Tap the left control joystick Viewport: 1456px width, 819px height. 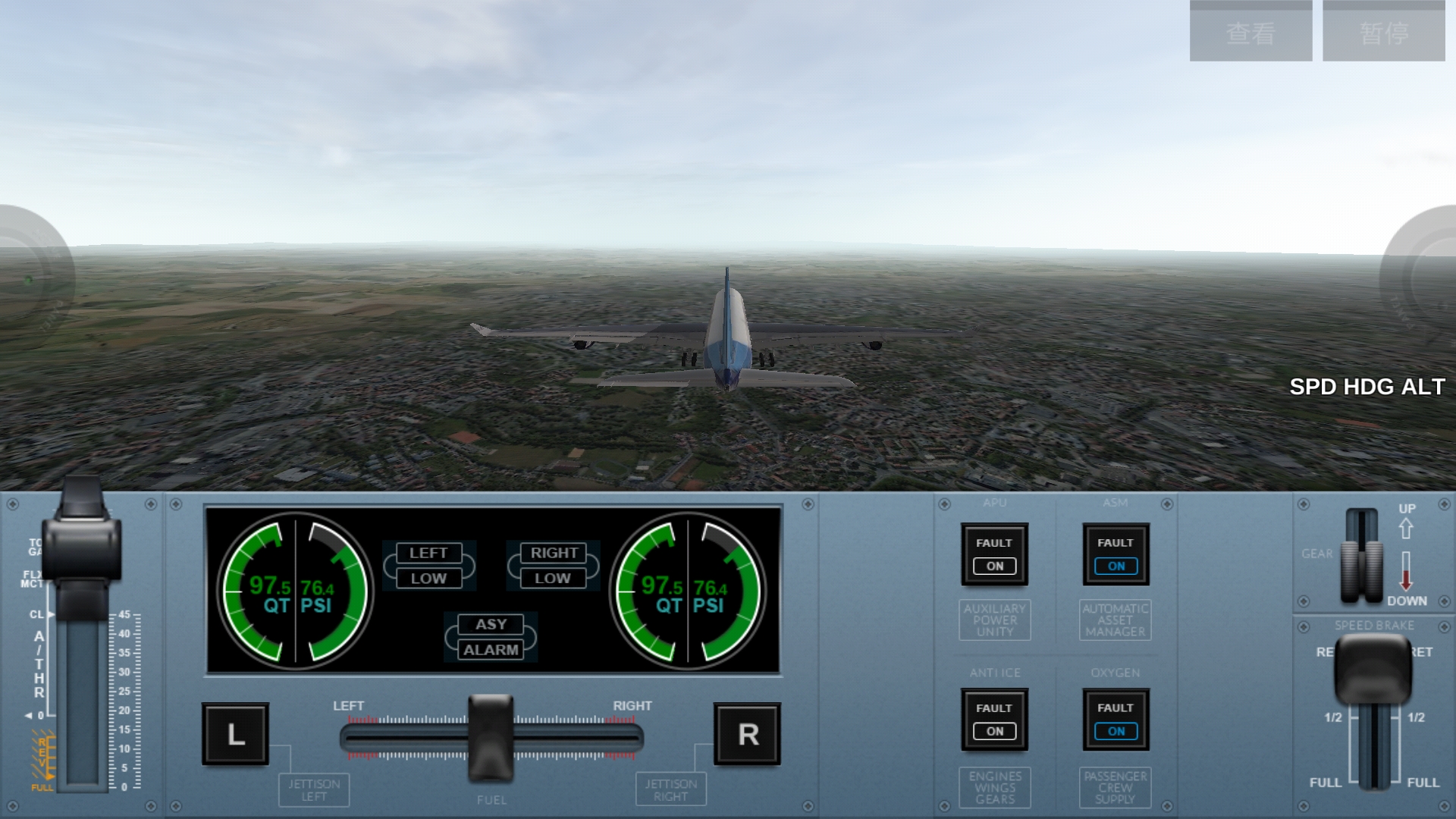(30, 279)
